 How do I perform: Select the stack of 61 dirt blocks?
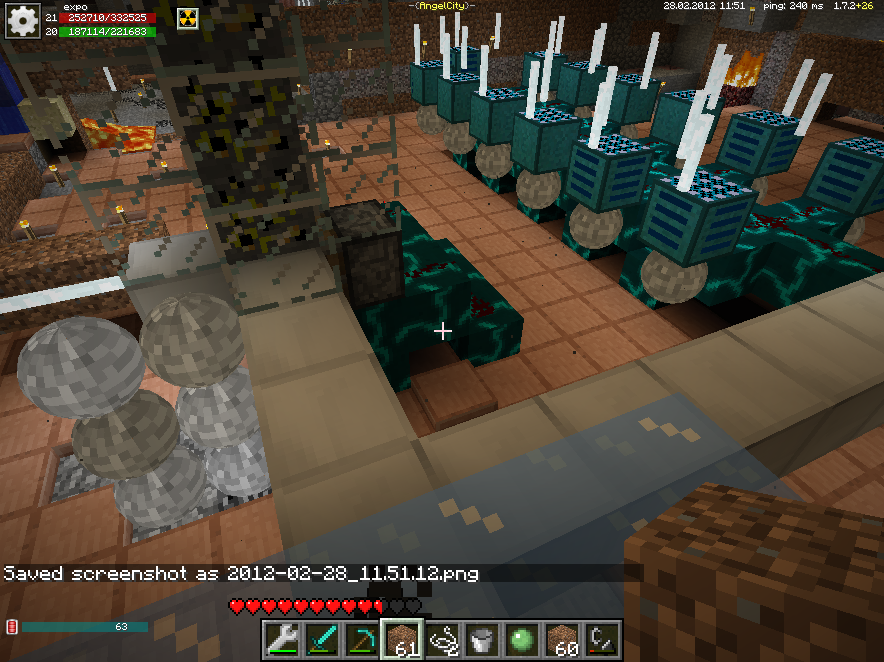point(402,639)
